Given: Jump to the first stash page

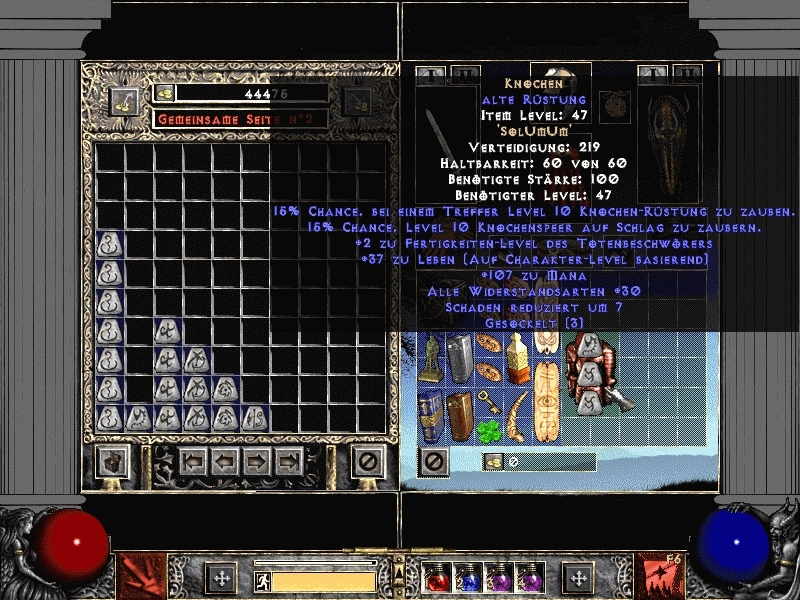Looking at the screenshot, I should (193, 461).
